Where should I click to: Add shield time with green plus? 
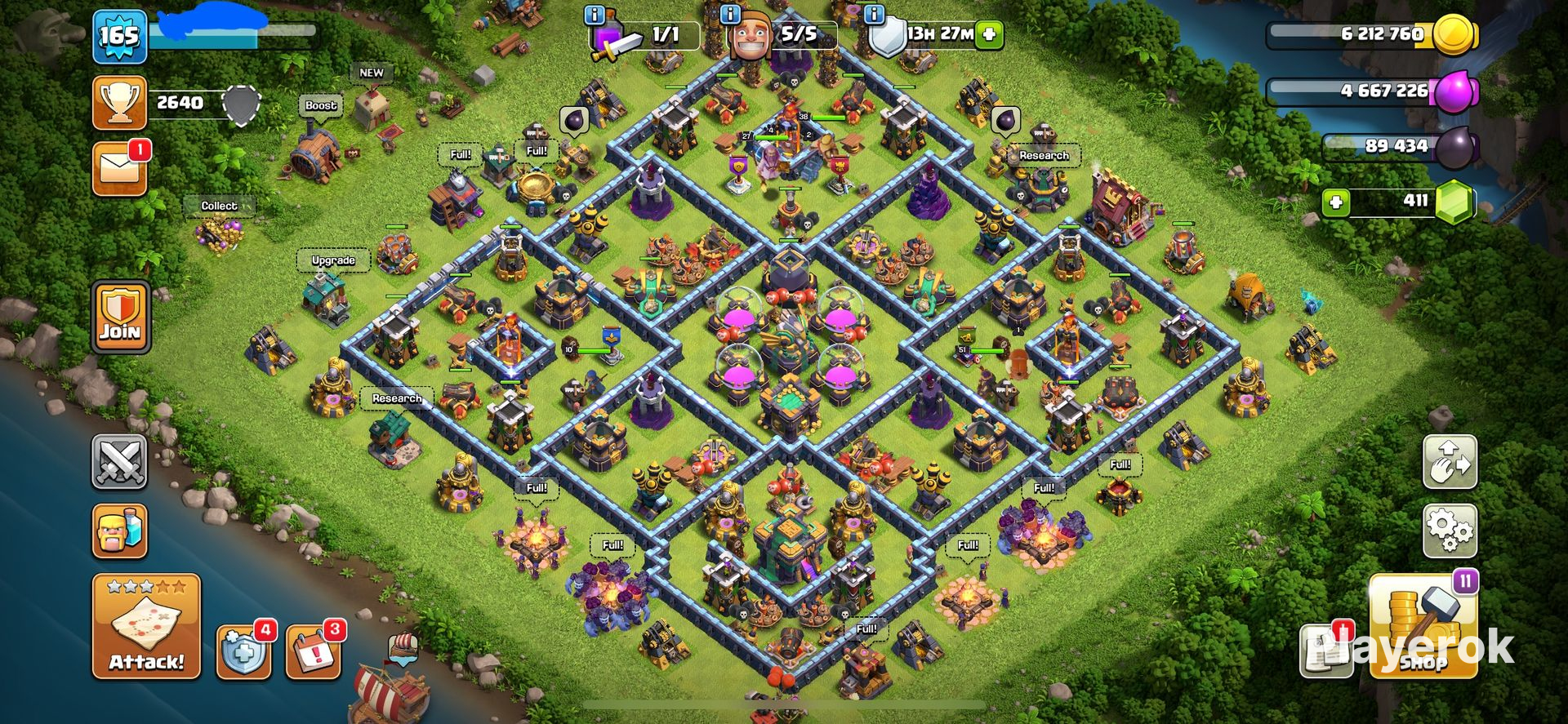tap(989, 34)
